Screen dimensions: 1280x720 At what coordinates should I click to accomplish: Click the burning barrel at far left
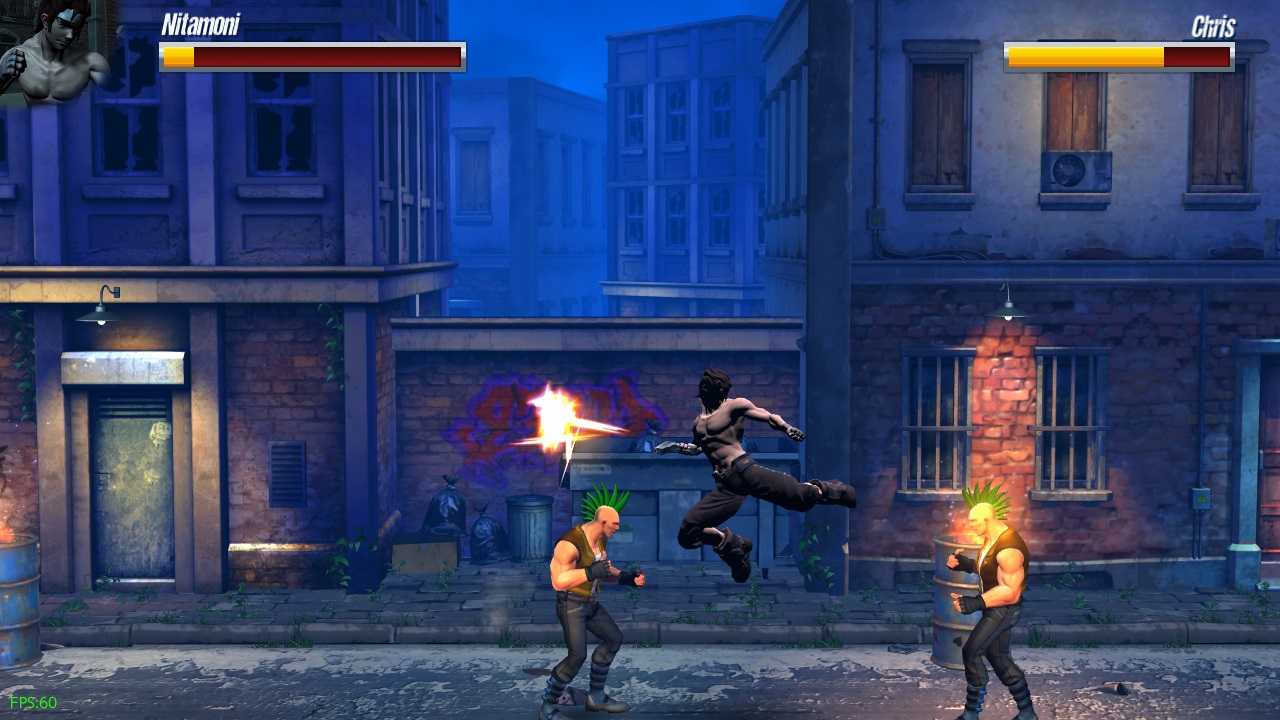pyautogui.click(x=22, y=600)
